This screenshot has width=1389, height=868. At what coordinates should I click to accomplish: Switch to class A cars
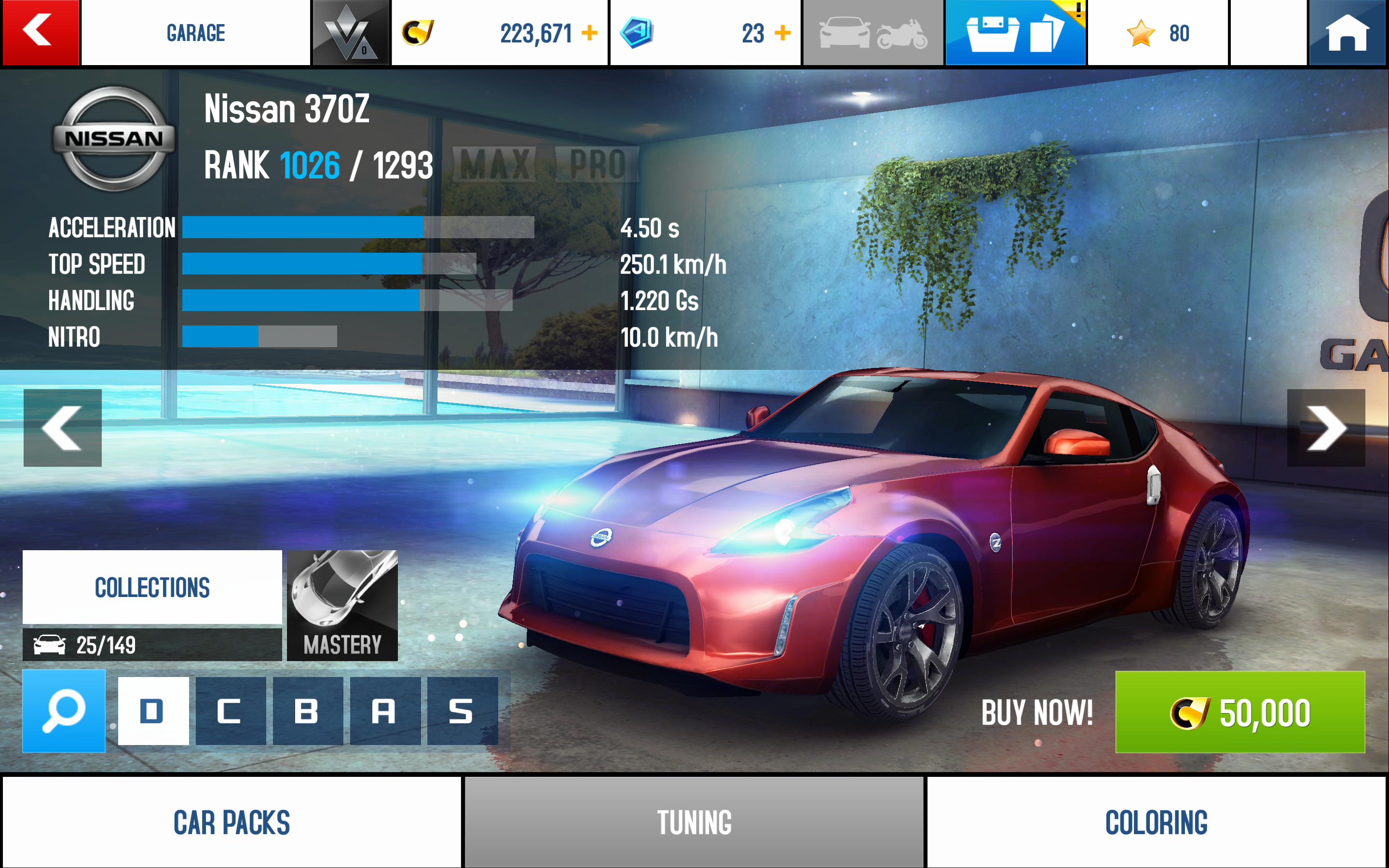[x=385, y=711]
